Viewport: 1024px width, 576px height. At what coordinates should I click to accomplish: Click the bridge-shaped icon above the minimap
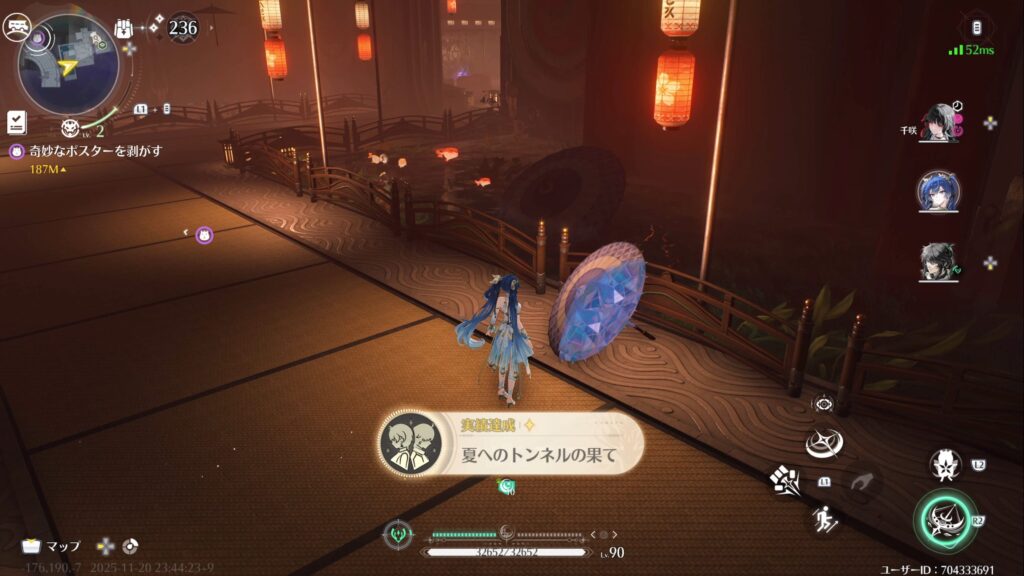point(15,28)
